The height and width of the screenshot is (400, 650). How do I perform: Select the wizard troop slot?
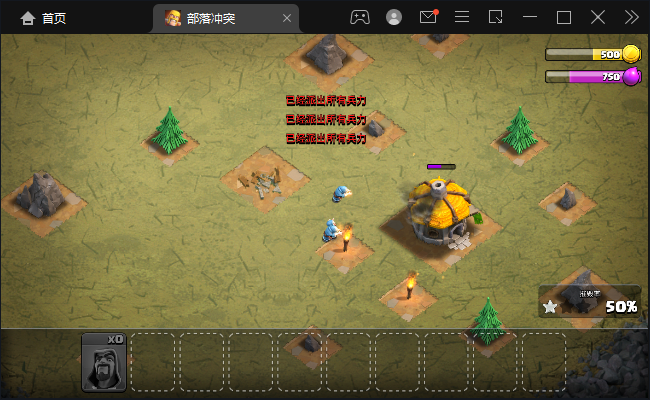pyautogui.click(x=104, y=362)
